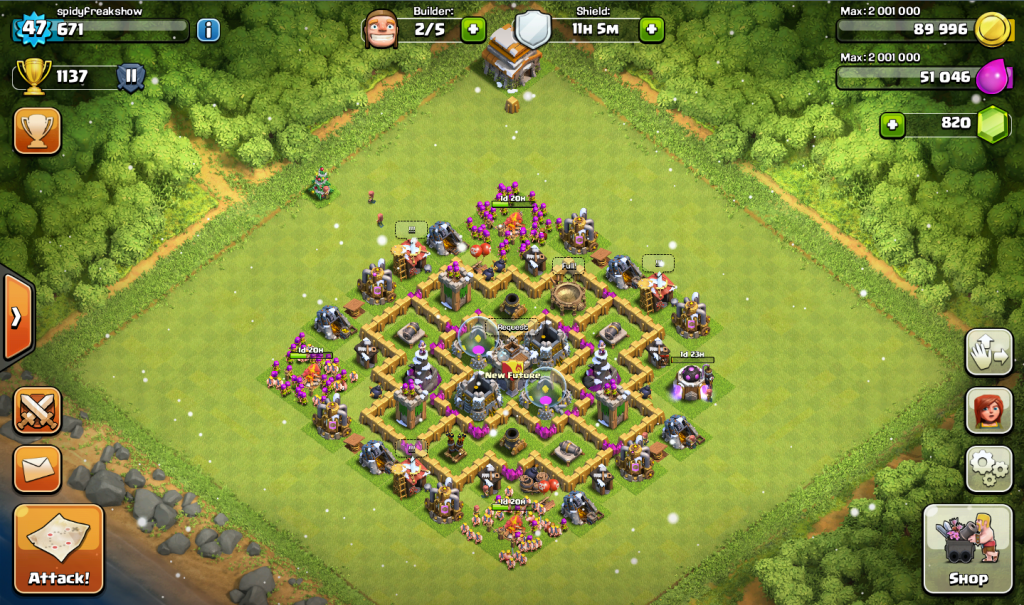This screenshot has width=1024, height=605.
Task: Open the crossed swords battle log
Action: (37, 410)
